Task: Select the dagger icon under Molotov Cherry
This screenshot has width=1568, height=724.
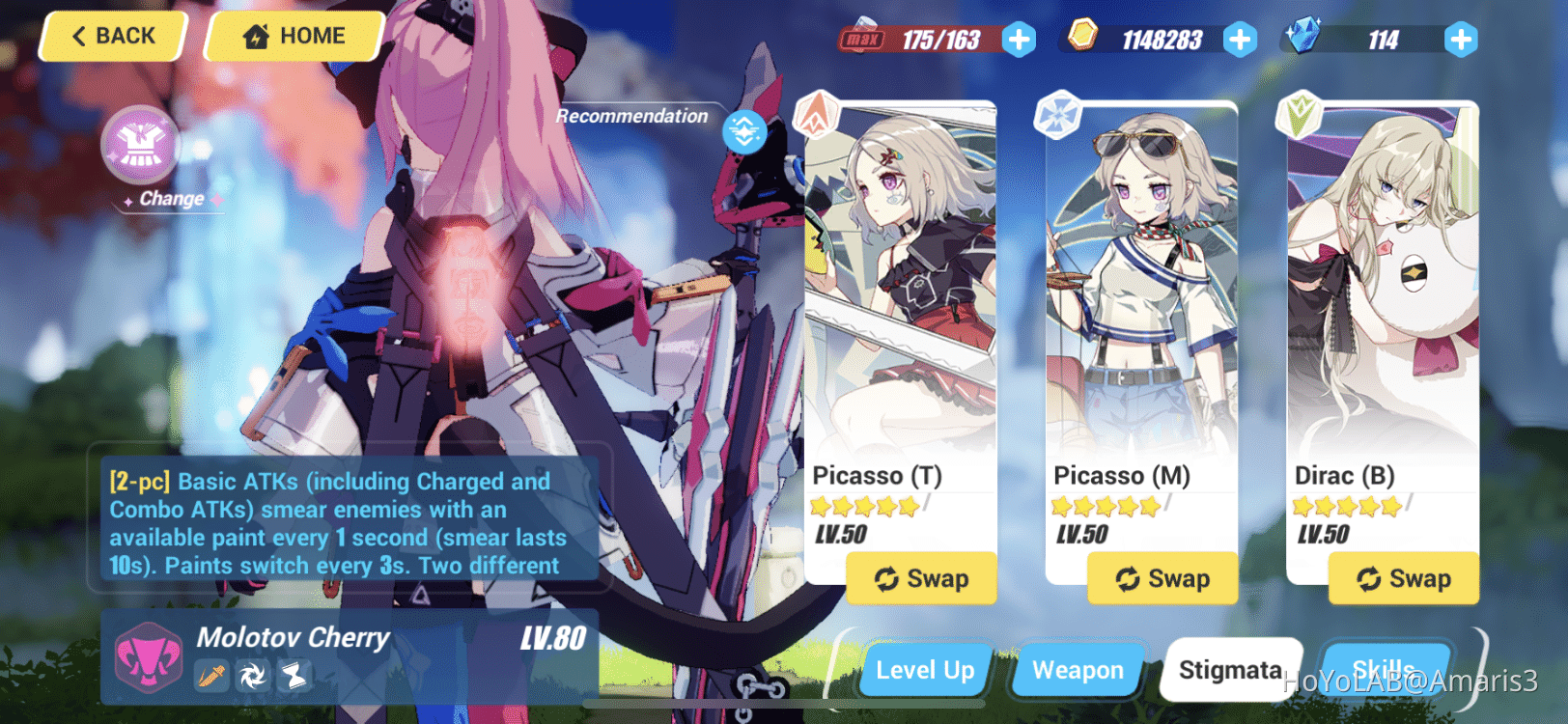Action: [214, 677]
